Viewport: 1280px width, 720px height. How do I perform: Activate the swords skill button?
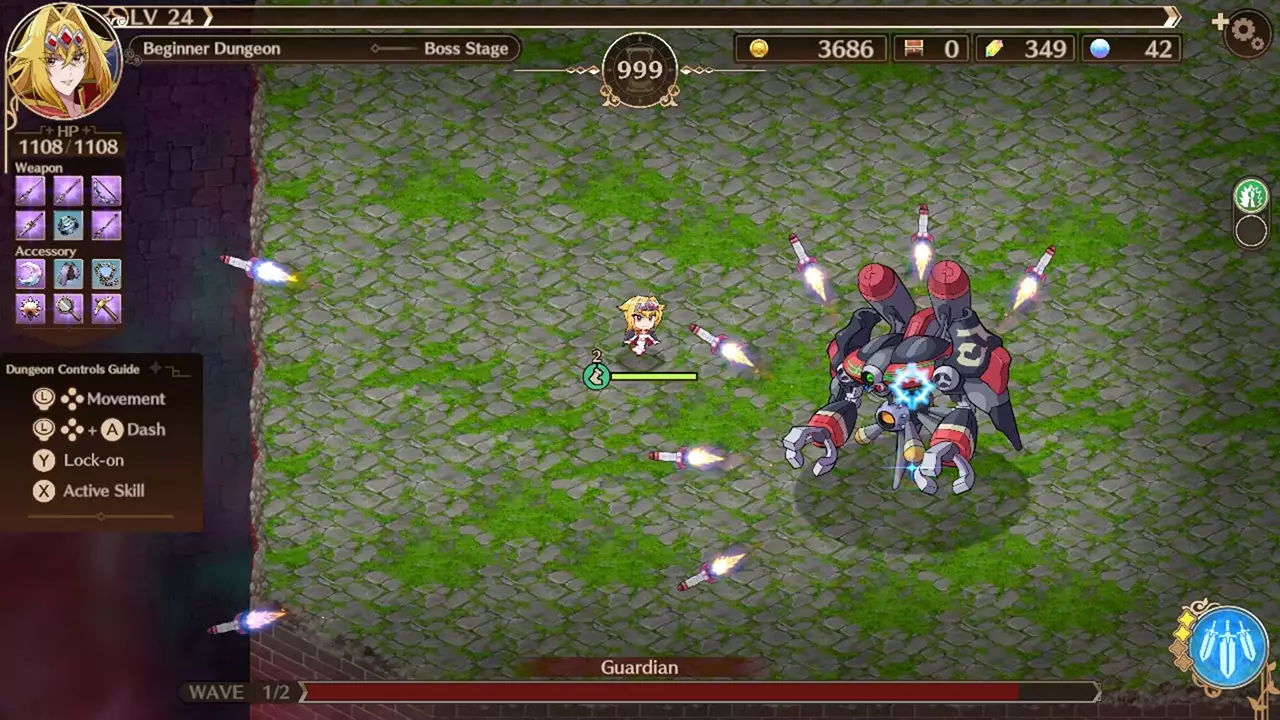[1229, 644]
